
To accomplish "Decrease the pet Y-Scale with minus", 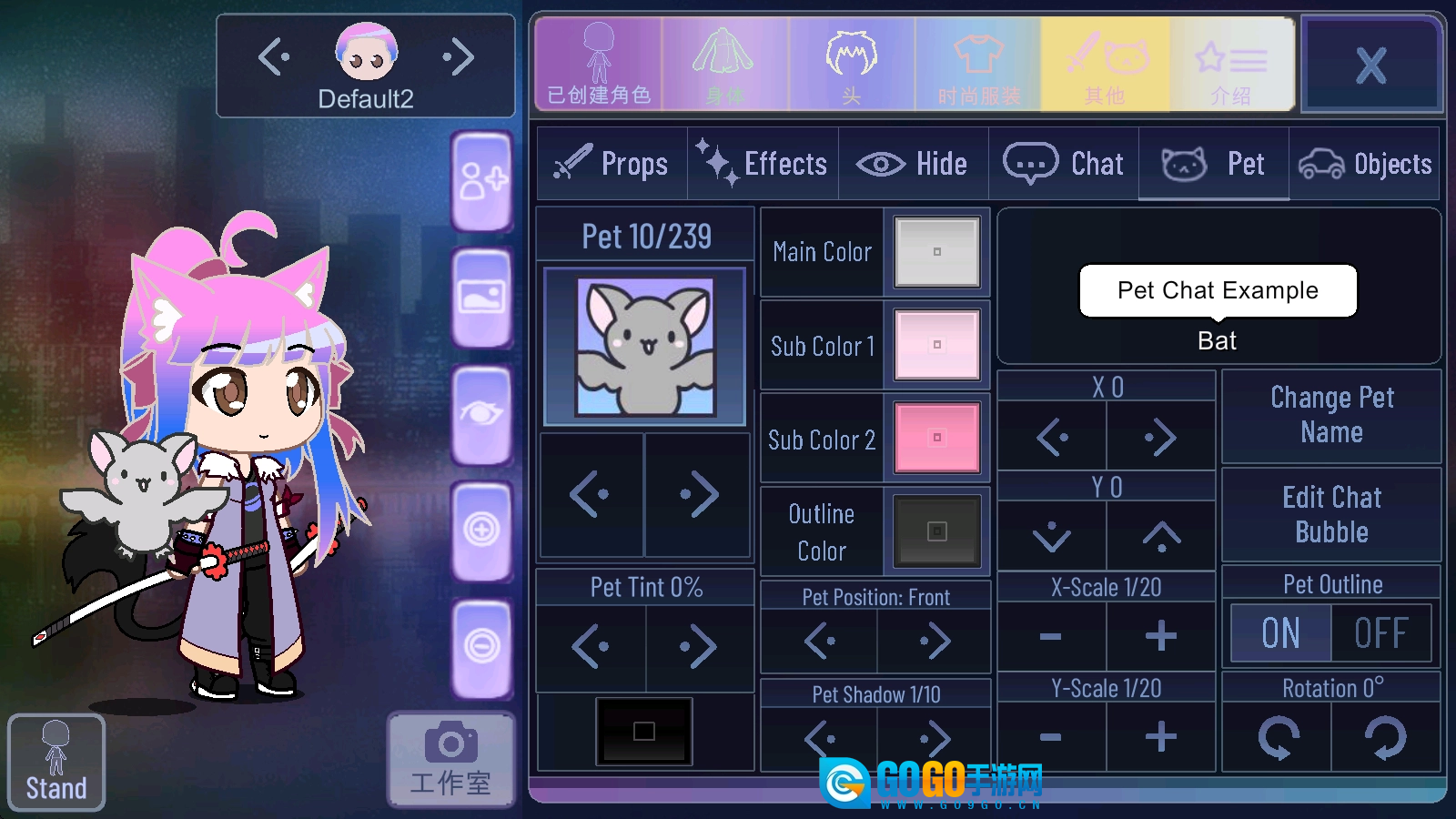I will pos(1051,736).
